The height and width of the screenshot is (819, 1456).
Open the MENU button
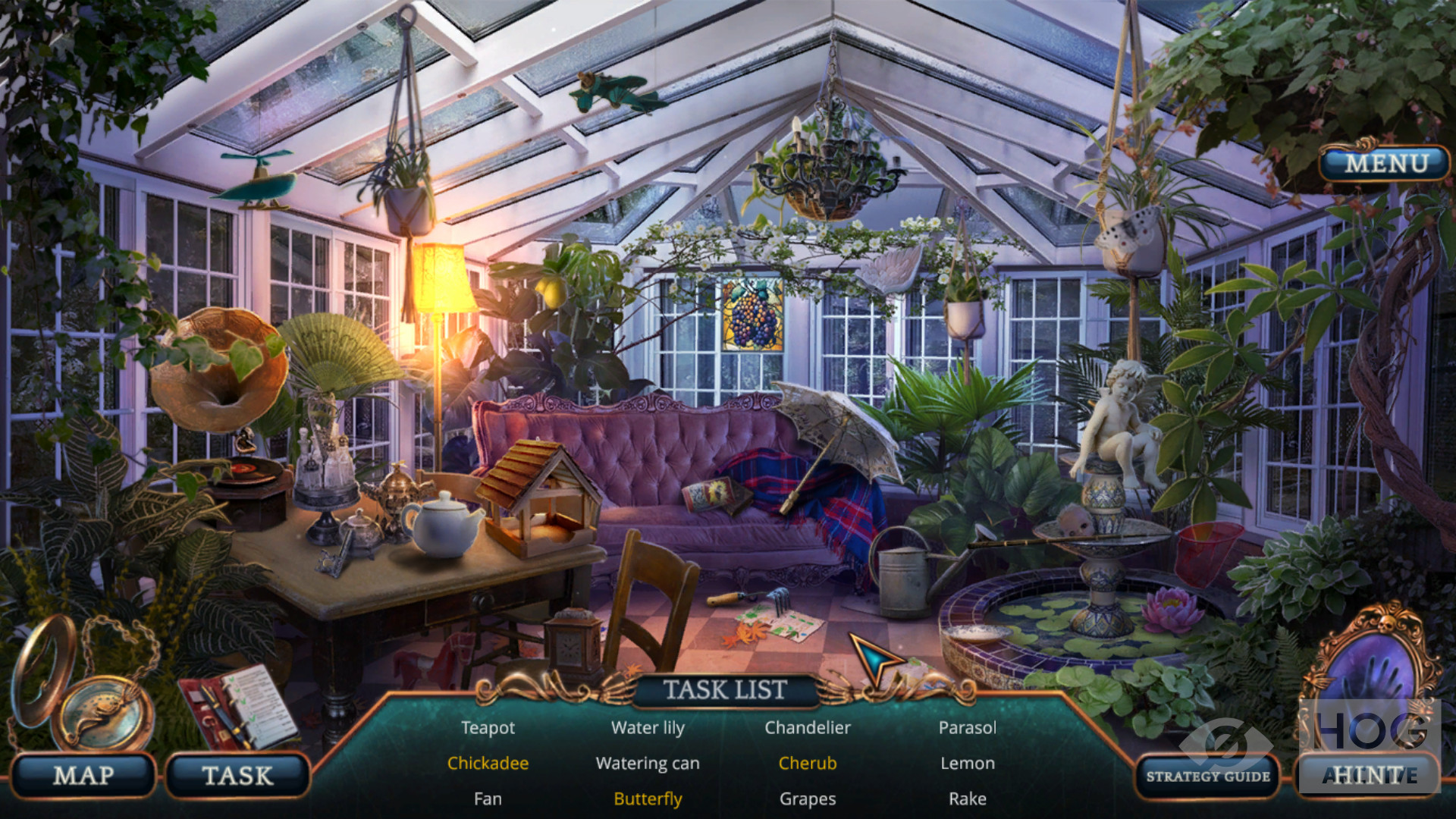[1385, 163]
